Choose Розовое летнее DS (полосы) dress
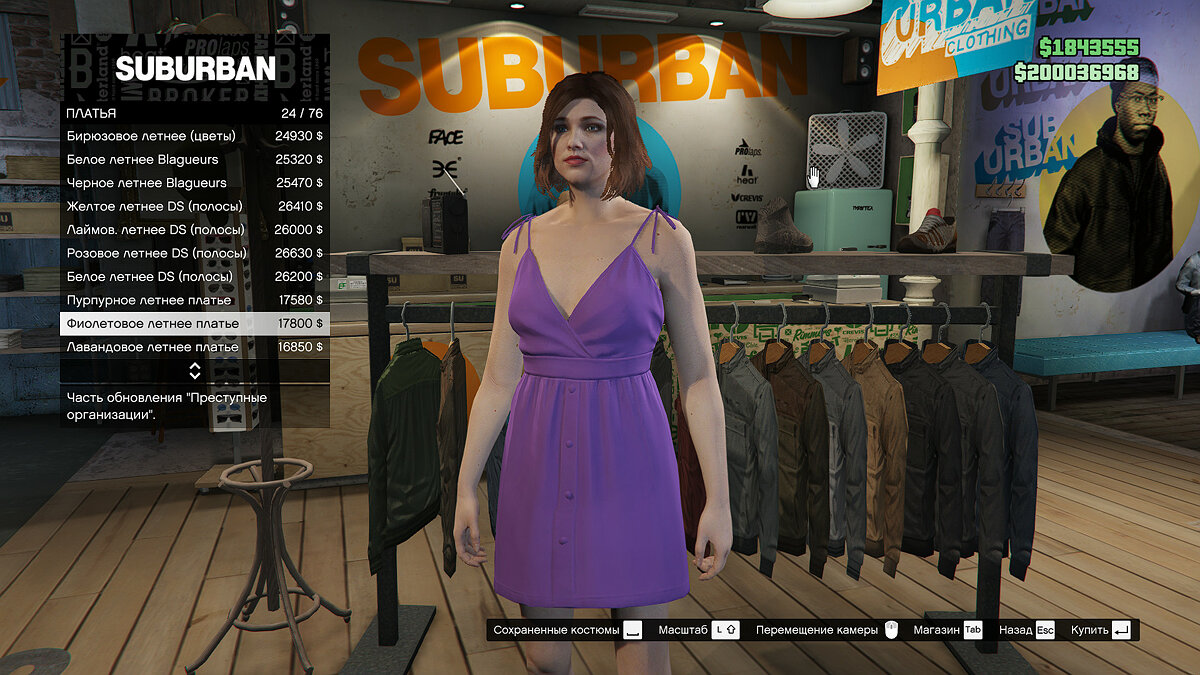This screenshot has width=1200, height=675. (195, 253)
